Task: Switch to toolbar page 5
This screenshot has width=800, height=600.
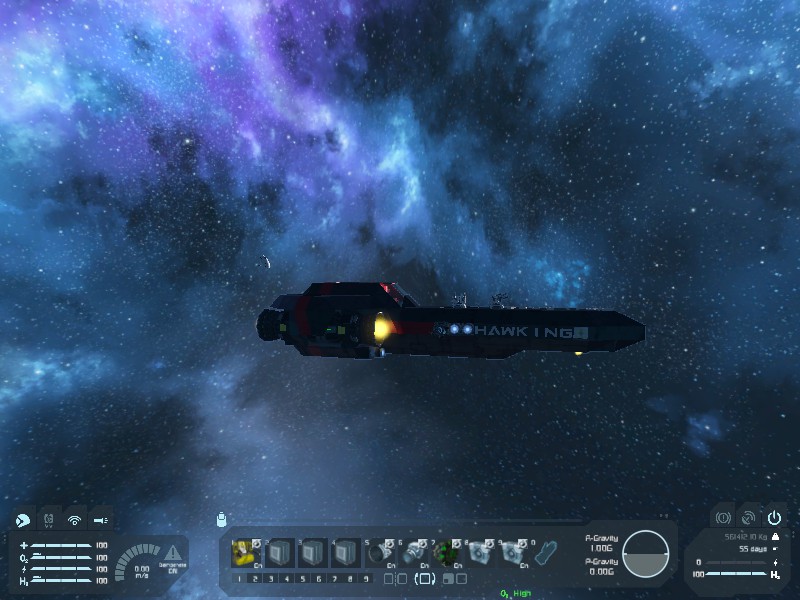Action: point(303,578)
